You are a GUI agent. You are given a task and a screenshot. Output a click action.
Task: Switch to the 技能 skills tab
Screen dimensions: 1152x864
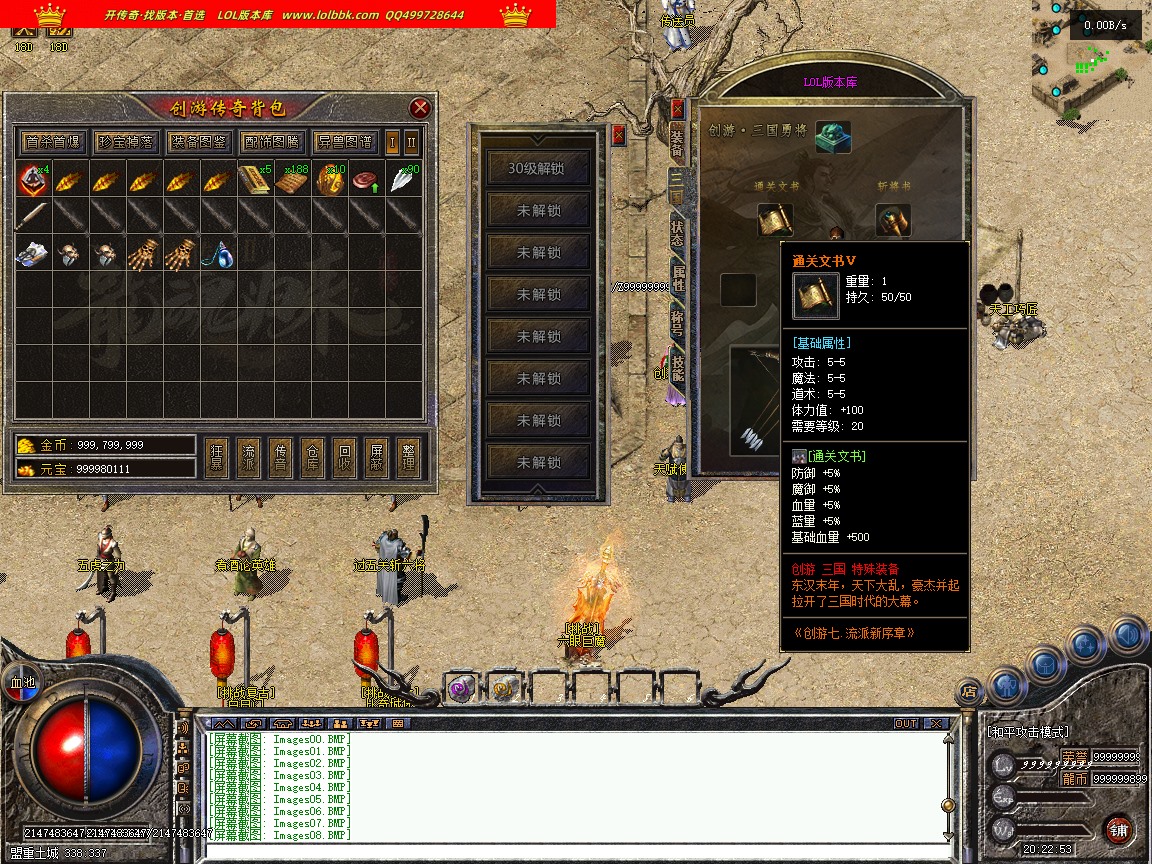(x=677, y=367)
